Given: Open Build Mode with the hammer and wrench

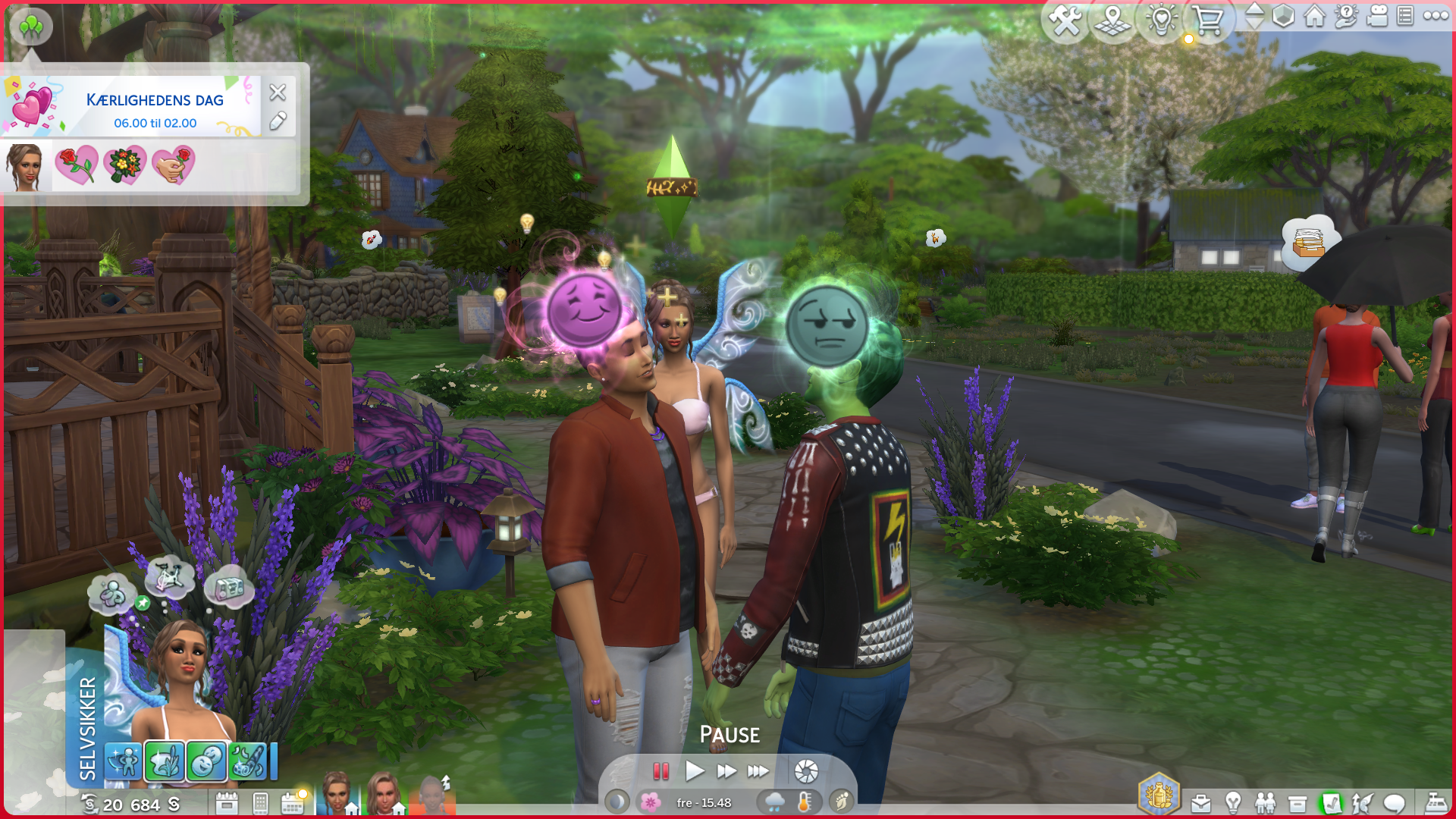Looking at the screenshot, I should [x=1065, y=20].
